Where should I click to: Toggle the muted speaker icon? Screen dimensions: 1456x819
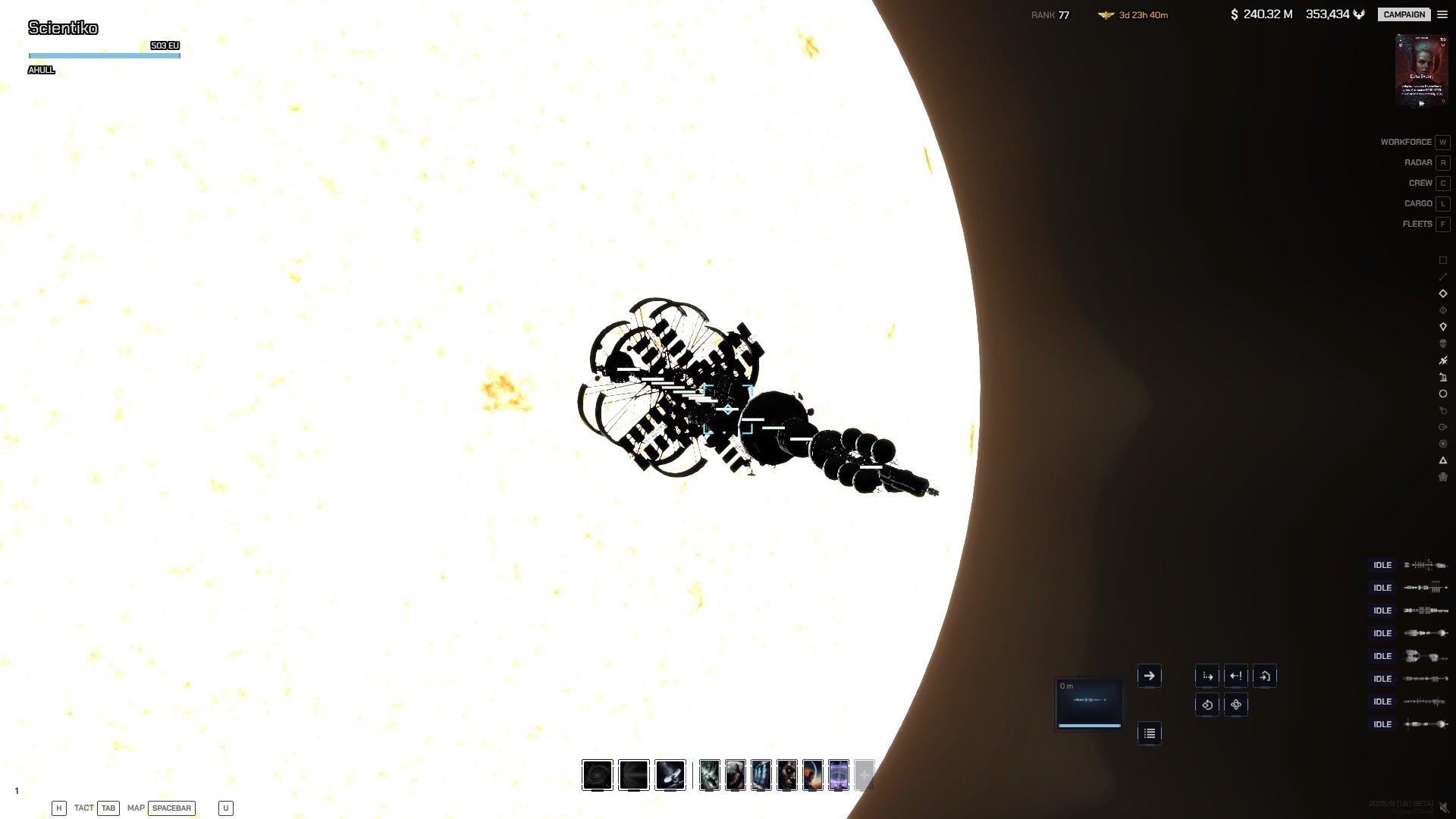pos(1445,808)
